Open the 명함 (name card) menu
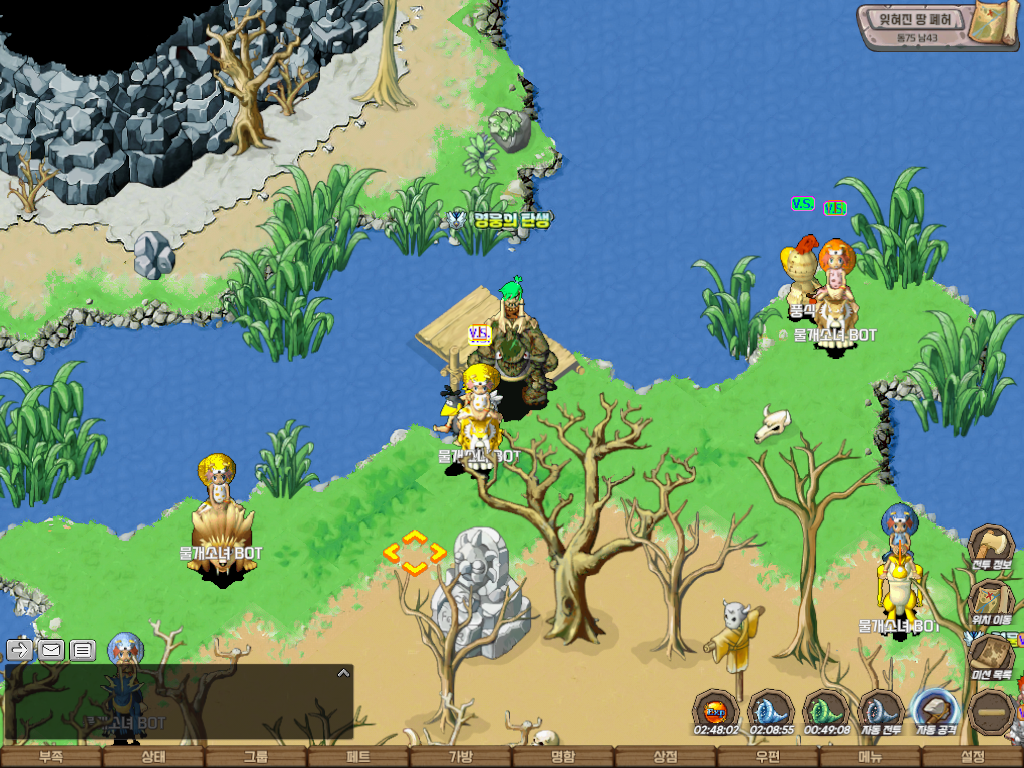This screenshot has height=768, width=1024. point(563,757)
